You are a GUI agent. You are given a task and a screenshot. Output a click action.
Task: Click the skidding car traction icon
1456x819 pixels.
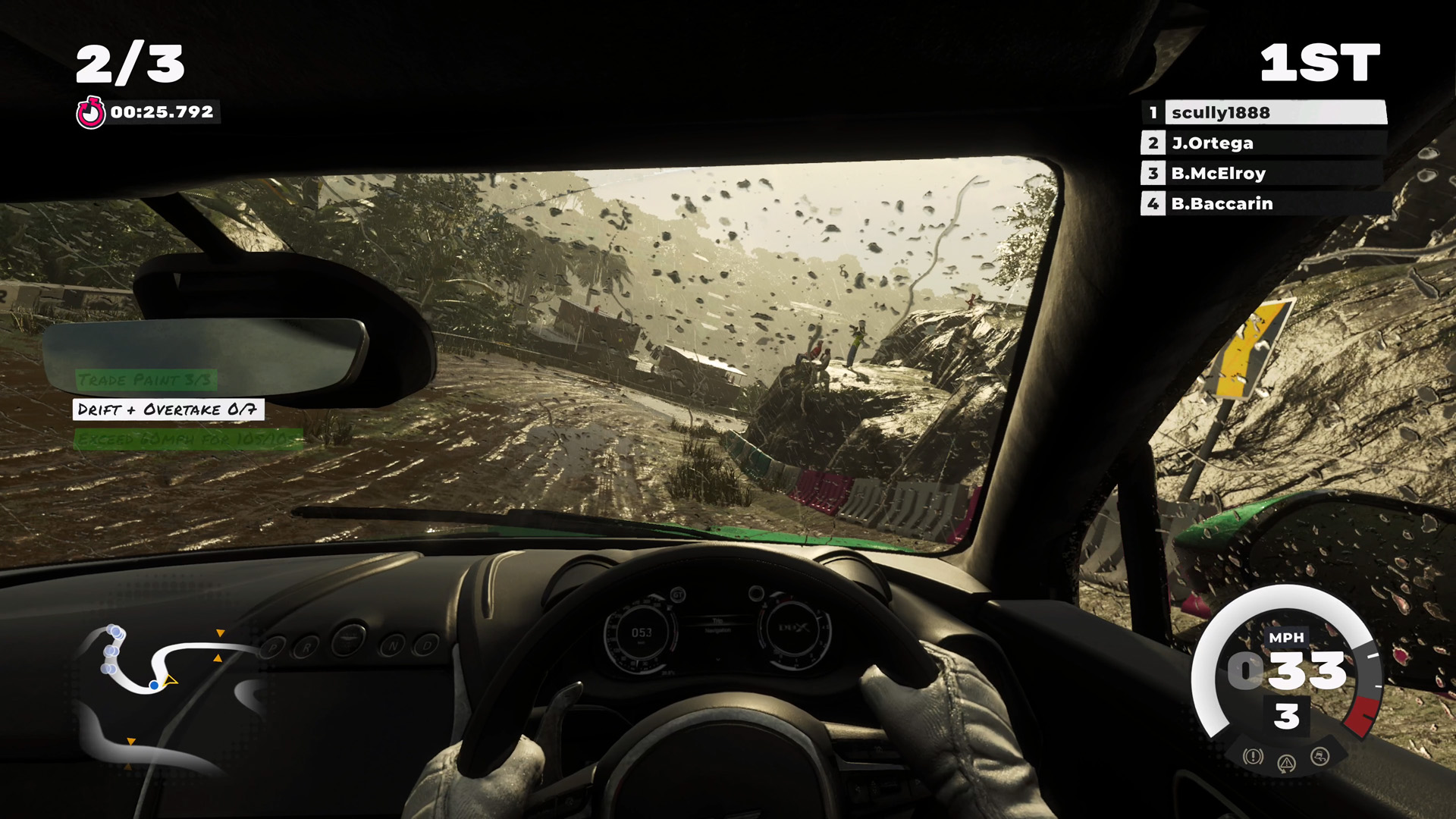pos(1320,756)
